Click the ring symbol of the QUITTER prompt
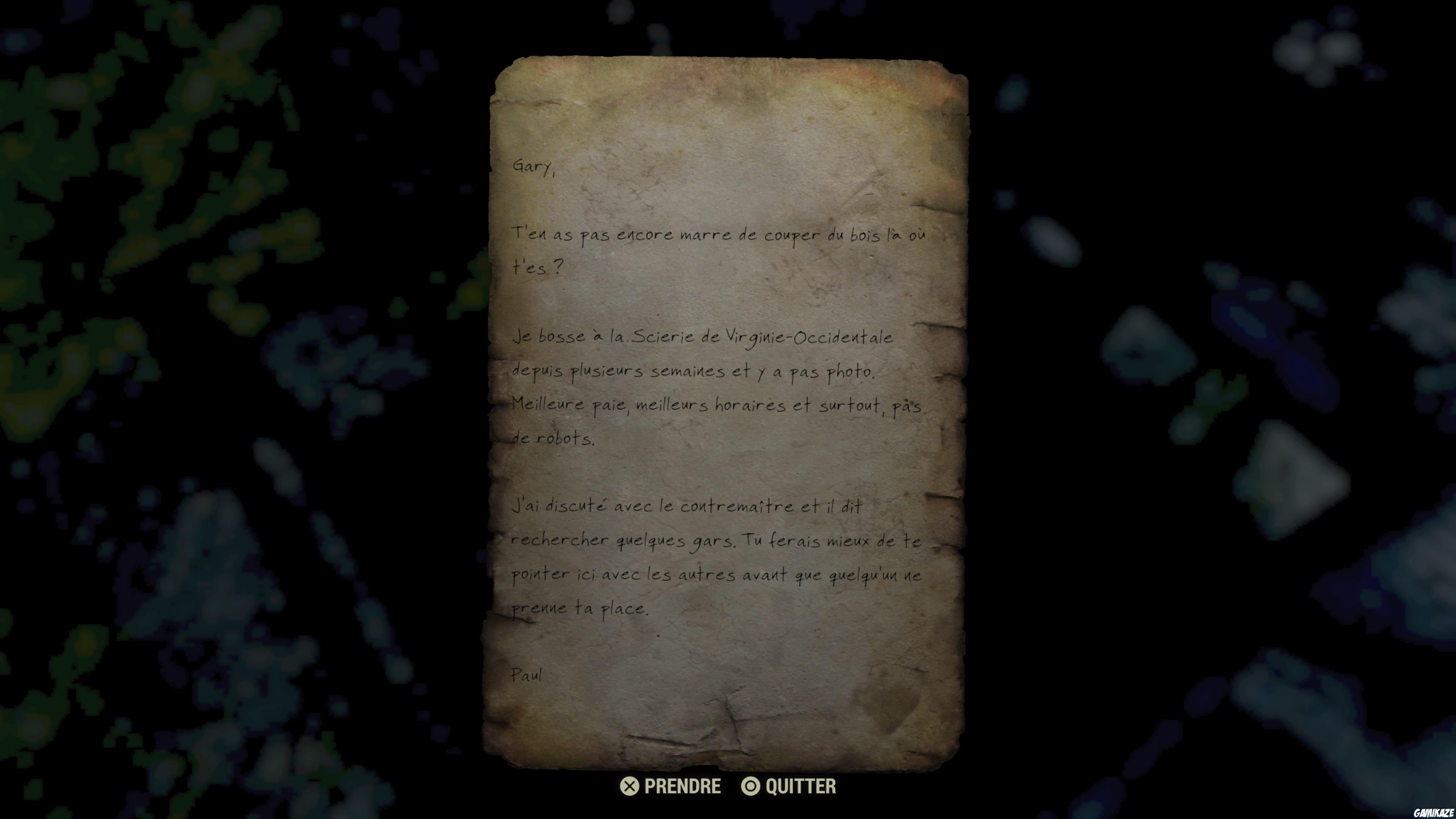This screenshot has width=1456, height=819. coord(752,786)
